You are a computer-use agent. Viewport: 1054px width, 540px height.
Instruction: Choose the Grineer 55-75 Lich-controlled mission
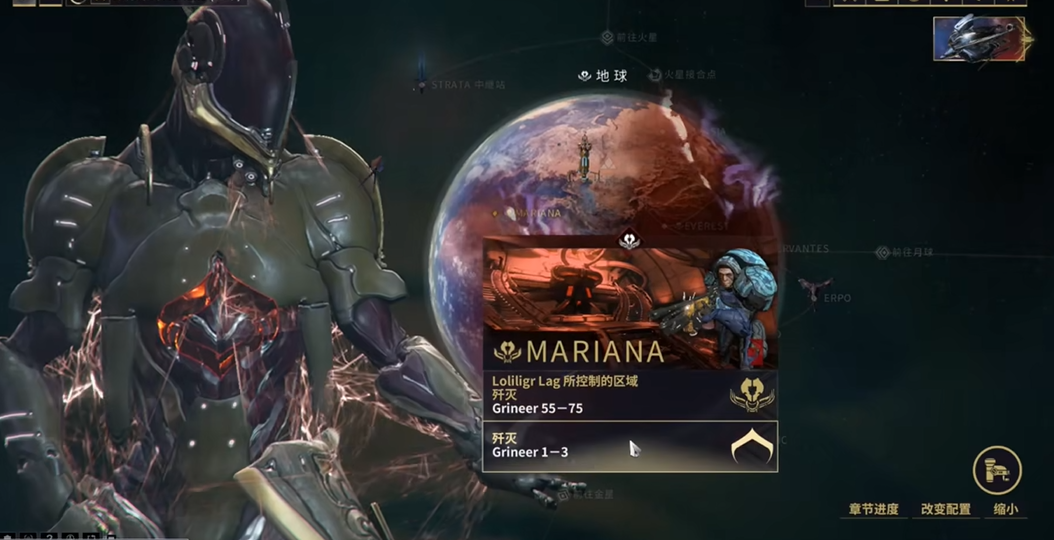[x=630, y=394]
